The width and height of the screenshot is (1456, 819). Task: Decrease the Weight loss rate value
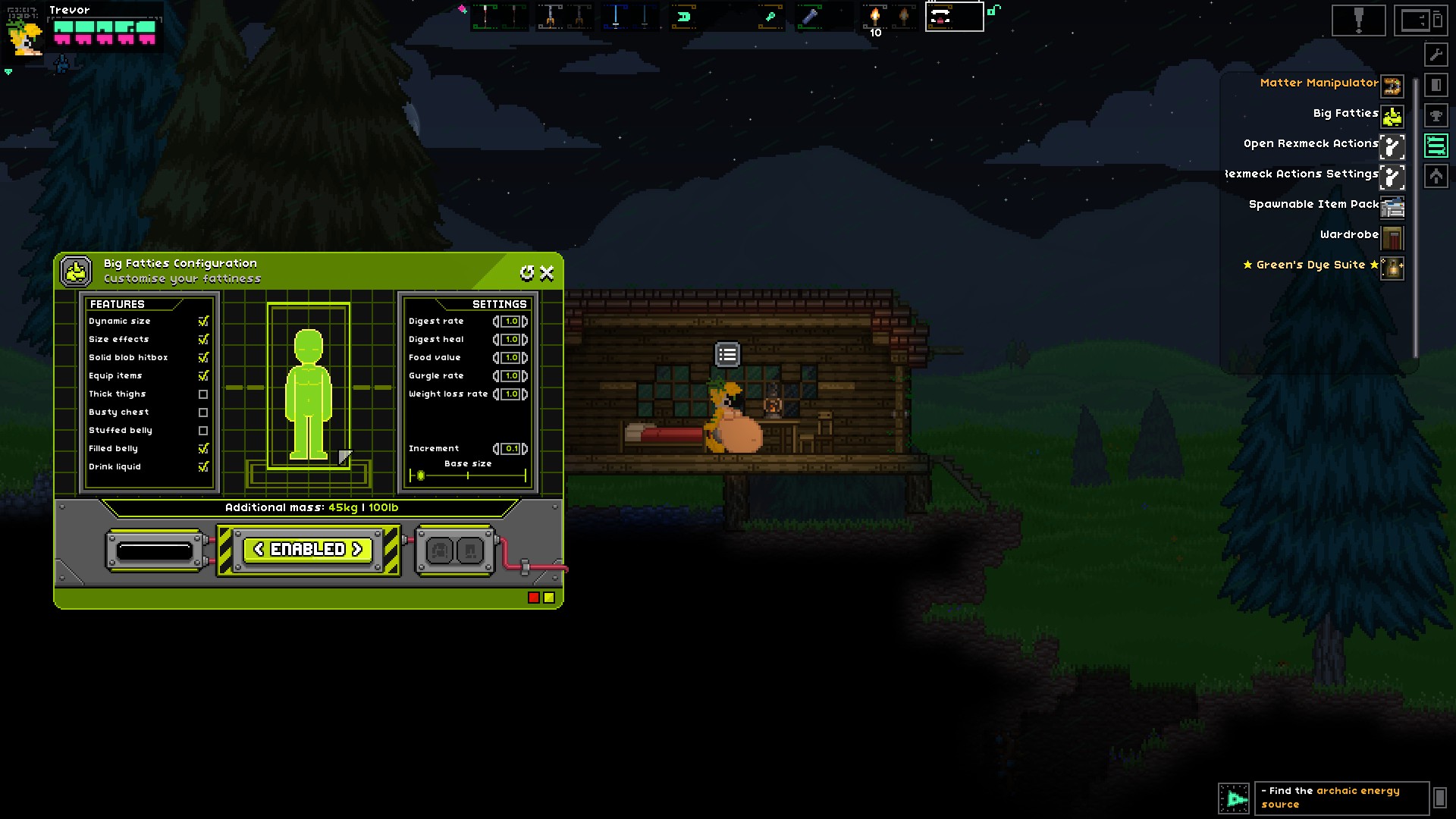(x=496, y=394)
